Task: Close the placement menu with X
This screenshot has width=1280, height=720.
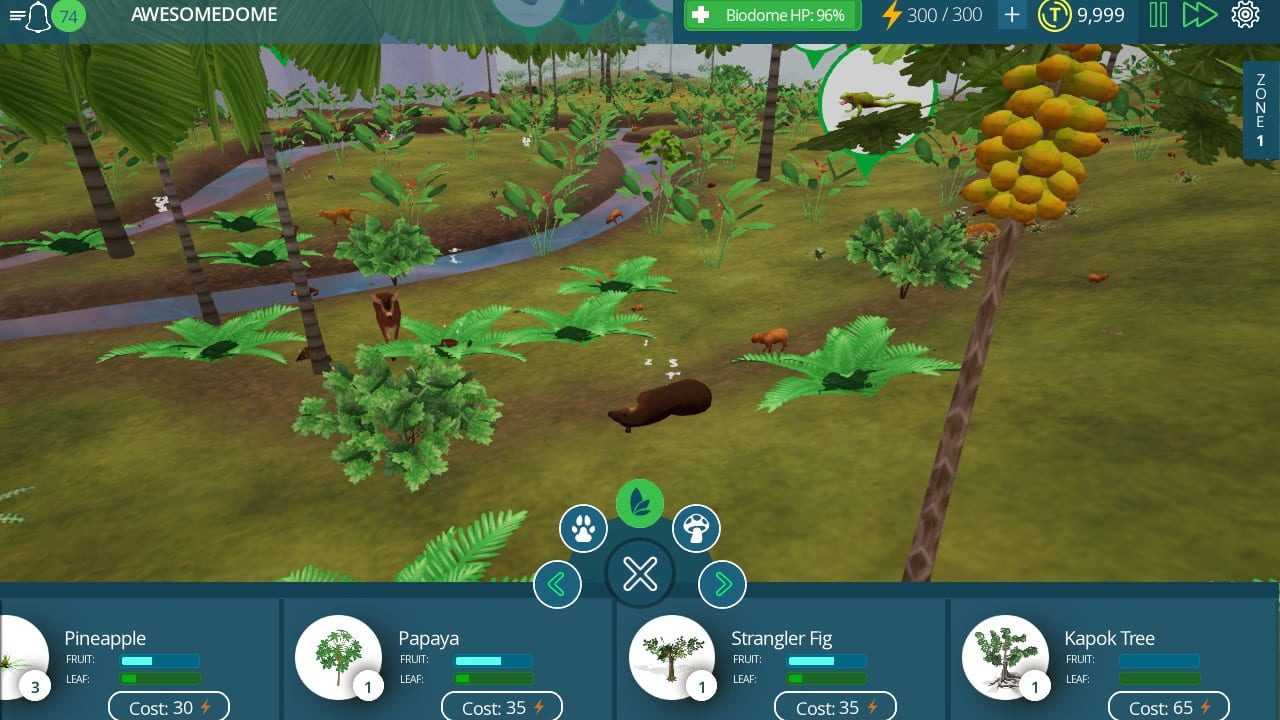Action: click(640, 574)
